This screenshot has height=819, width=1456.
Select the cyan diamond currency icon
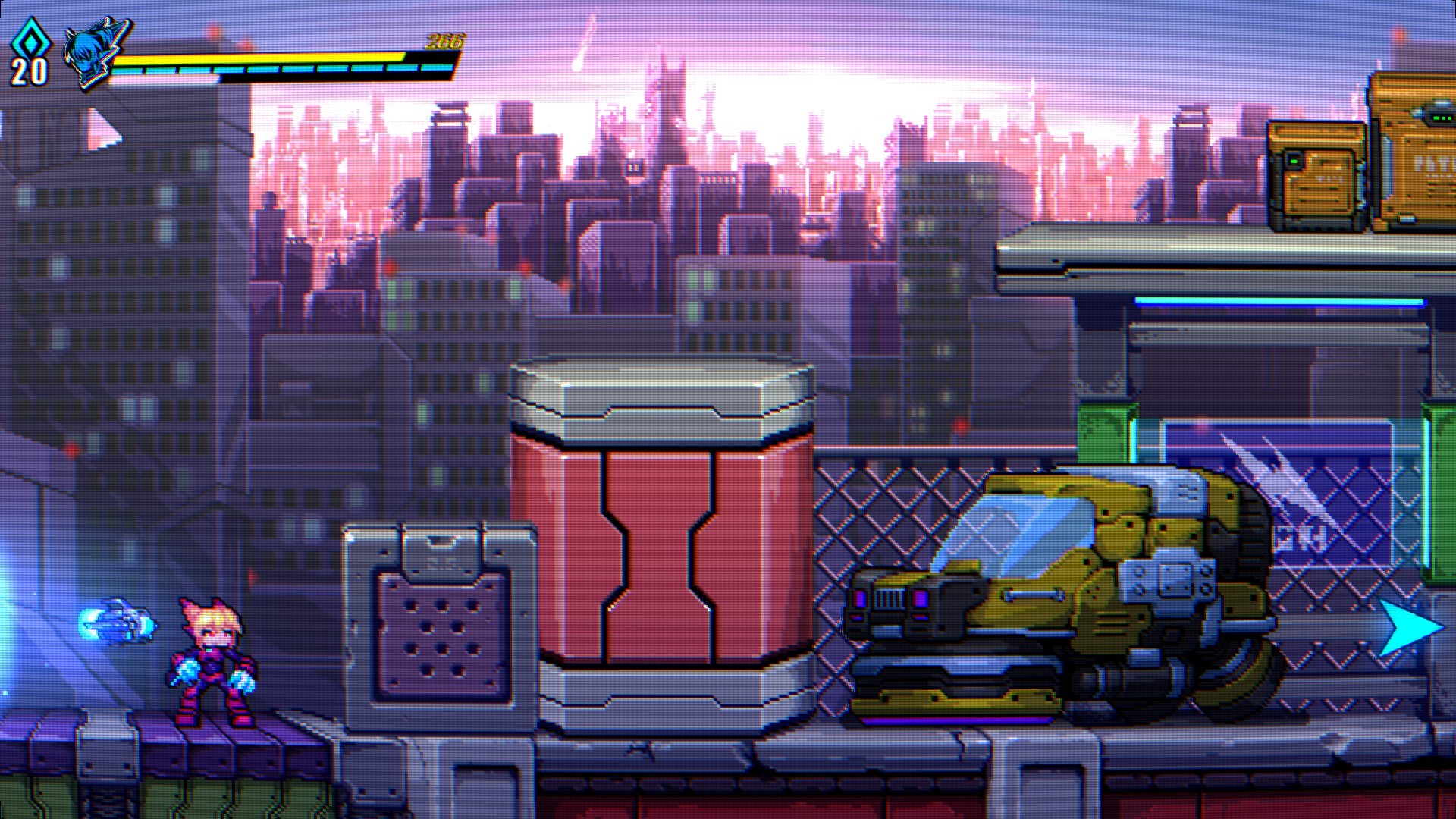[30, 39]
